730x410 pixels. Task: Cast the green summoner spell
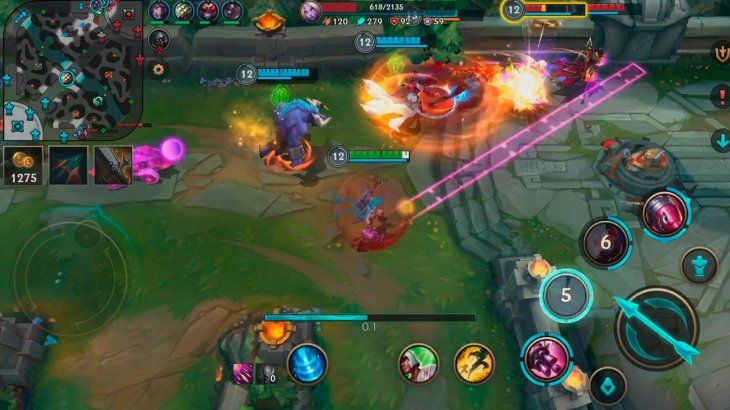(x=419, y=363)
